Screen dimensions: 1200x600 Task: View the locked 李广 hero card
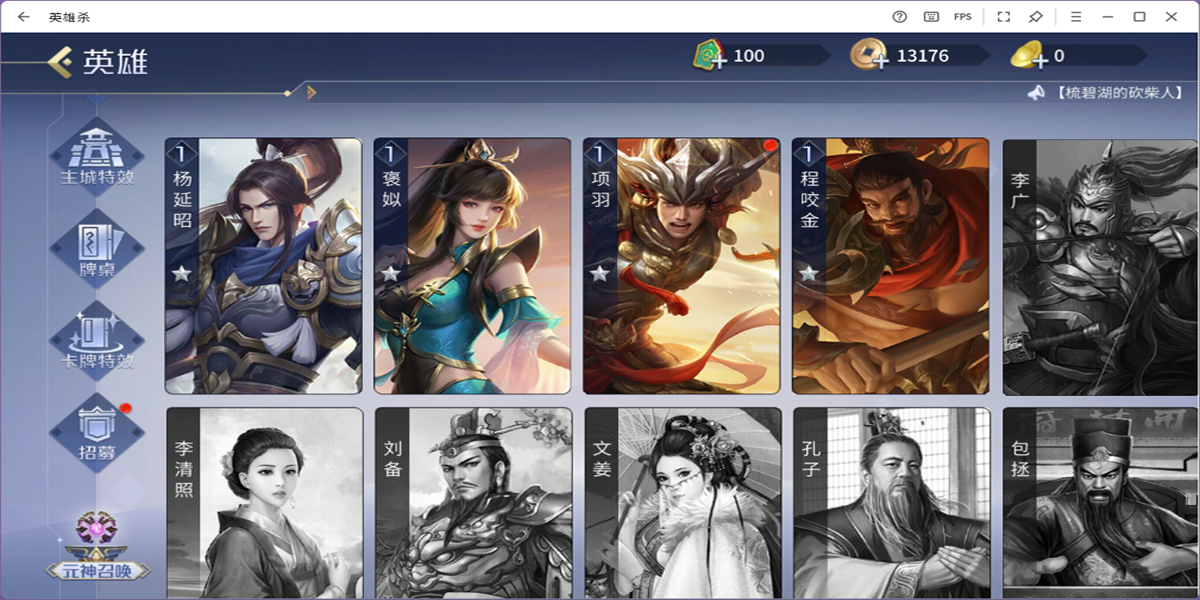[1100, 266]
